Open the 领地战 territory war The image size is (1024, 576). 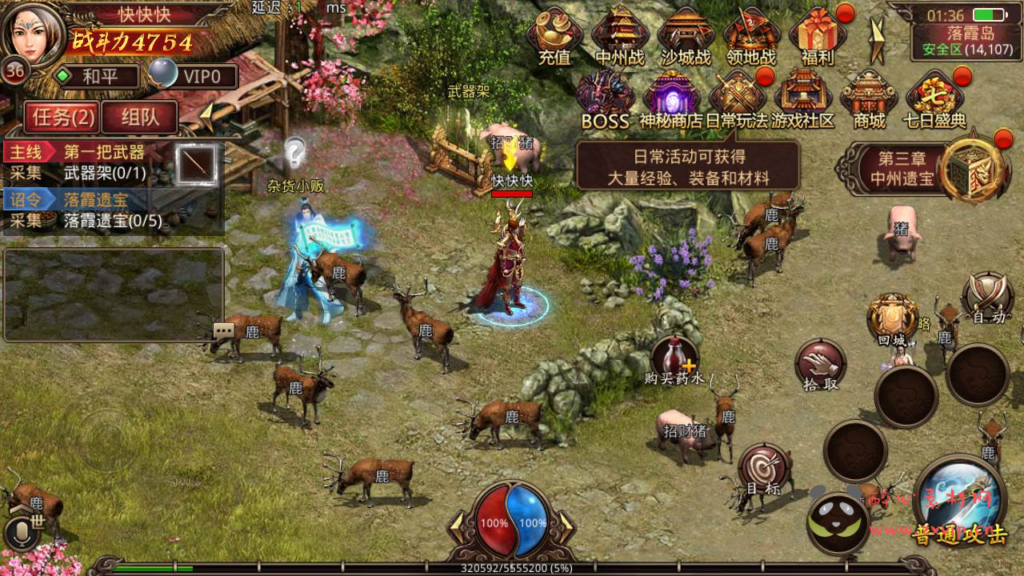tap(751, 35)
